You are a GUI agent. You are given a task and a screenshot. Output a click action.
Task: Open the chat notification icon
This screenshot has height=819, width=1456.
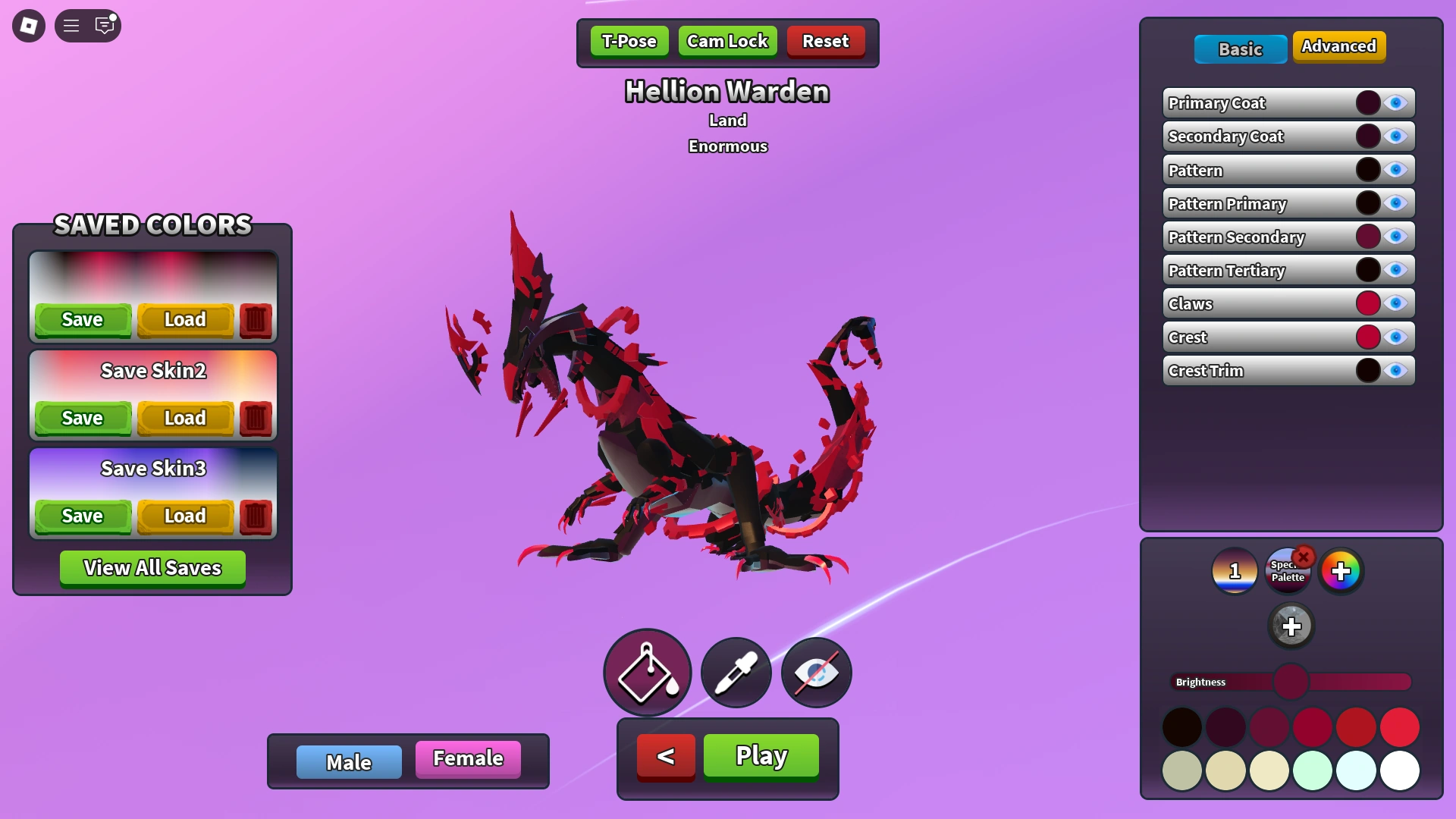tap(104, 25)
